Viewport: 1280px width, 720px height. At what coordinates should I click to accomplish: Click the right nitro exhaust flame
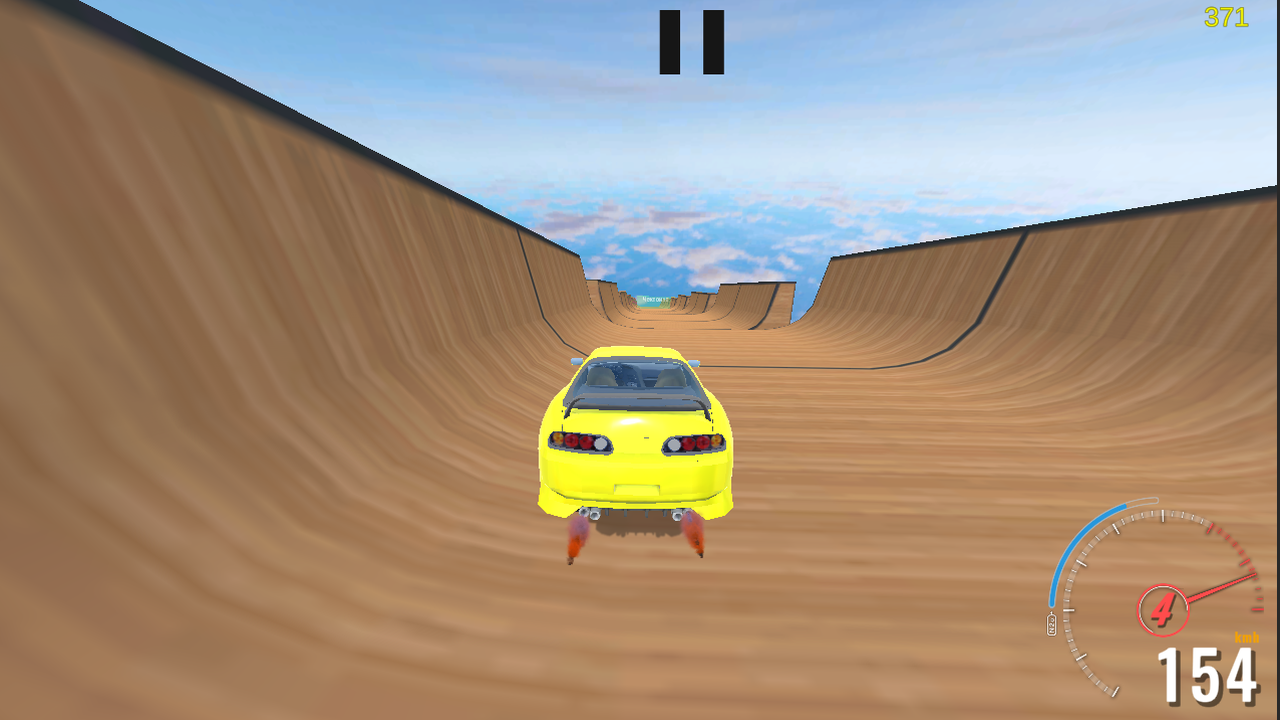pyautogui.click(x=693, y=533)
